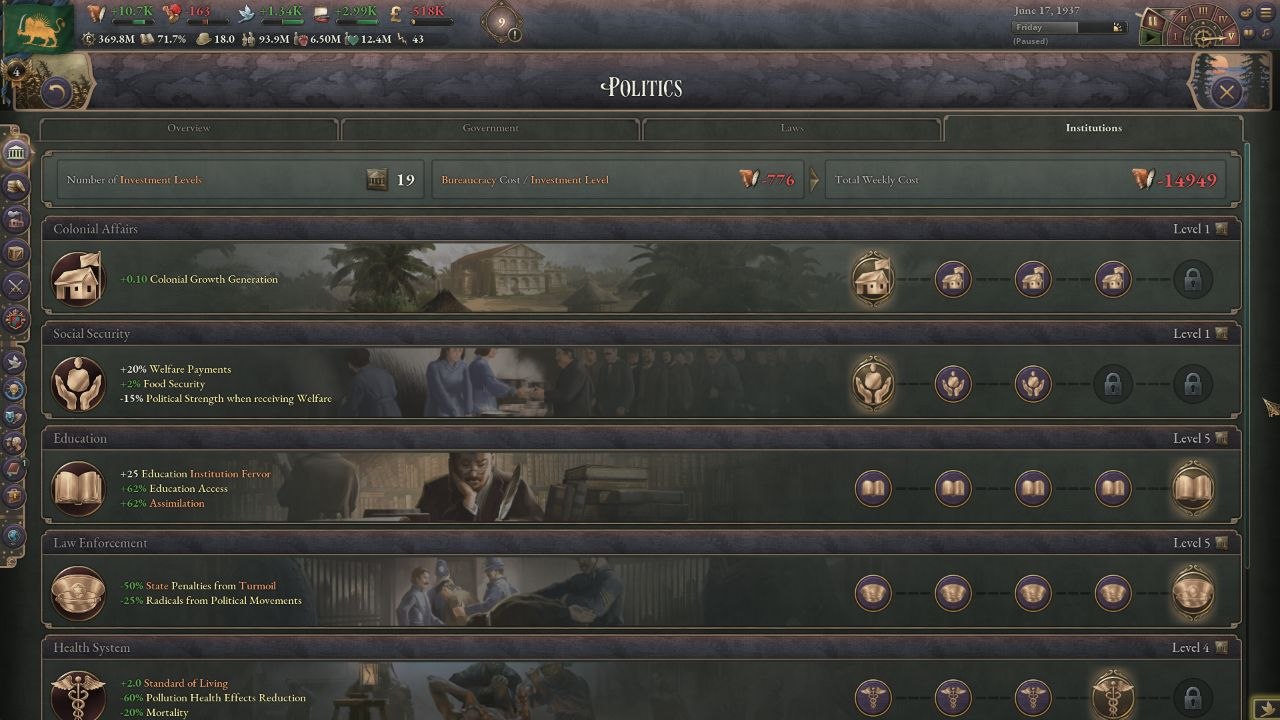Open the crossed swords military sidebar icon

(x=16, y=286)
